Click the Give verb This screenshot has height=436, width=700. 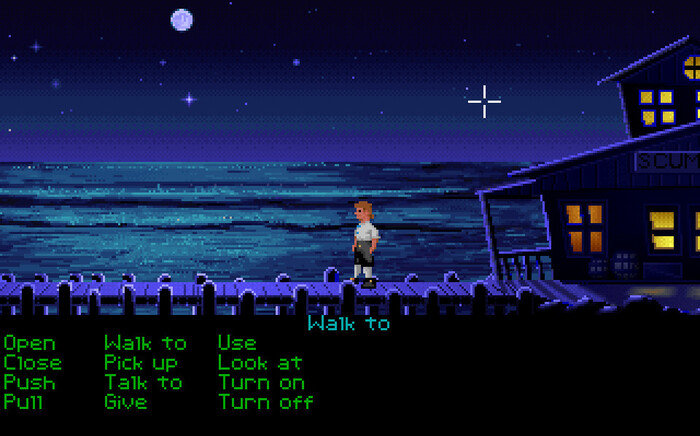point(125,402)
